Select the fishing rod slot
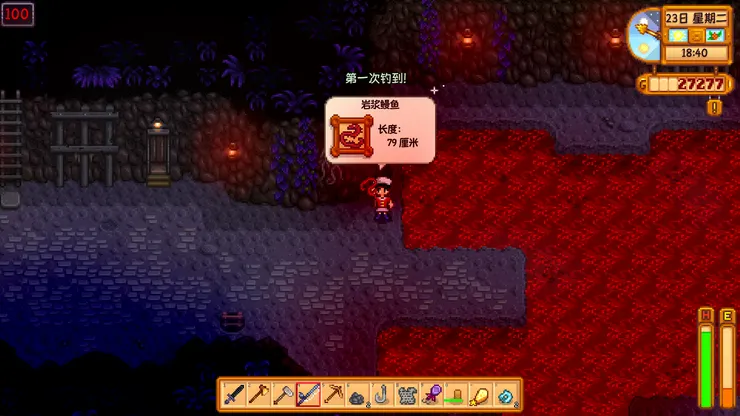 [x=308, y=394]
